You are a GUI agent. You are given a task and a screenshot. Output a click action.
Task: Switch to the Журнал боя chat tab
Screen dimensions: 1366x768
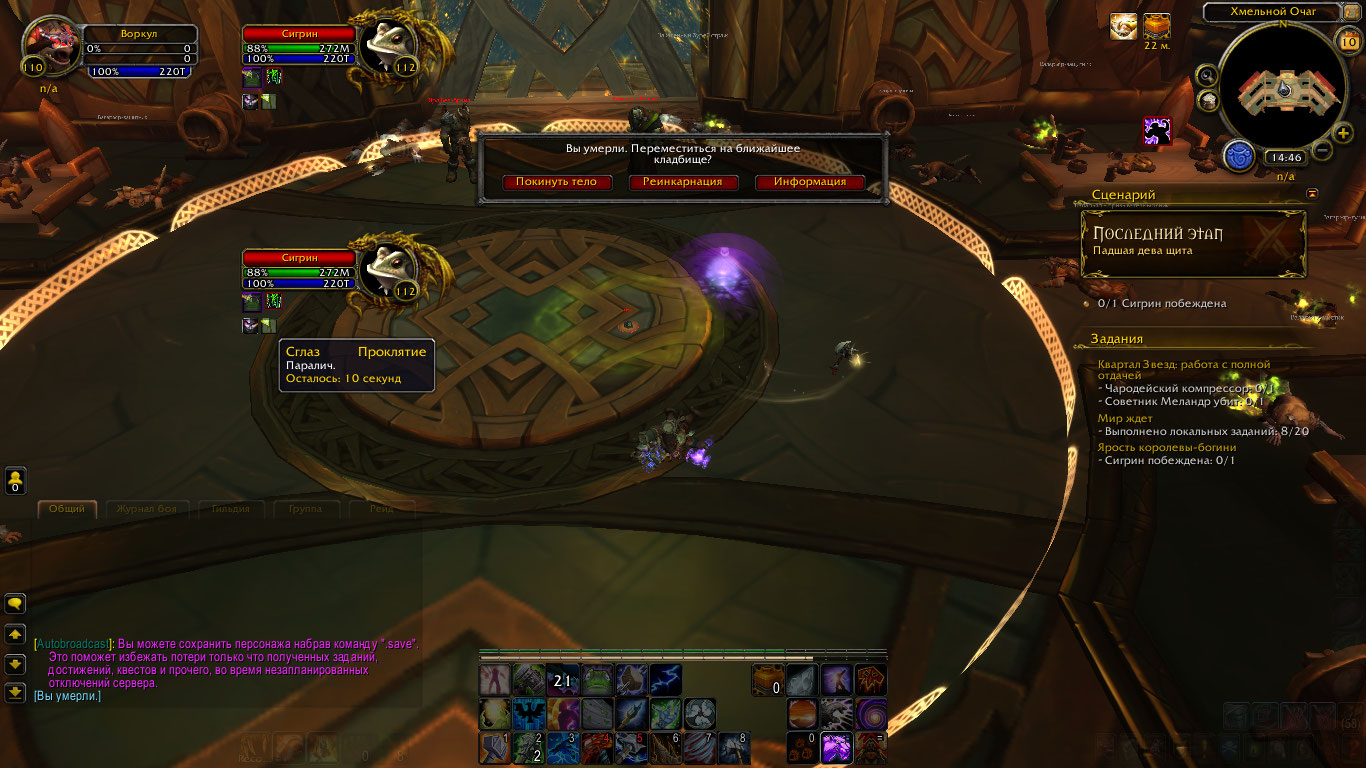point(146,509)
